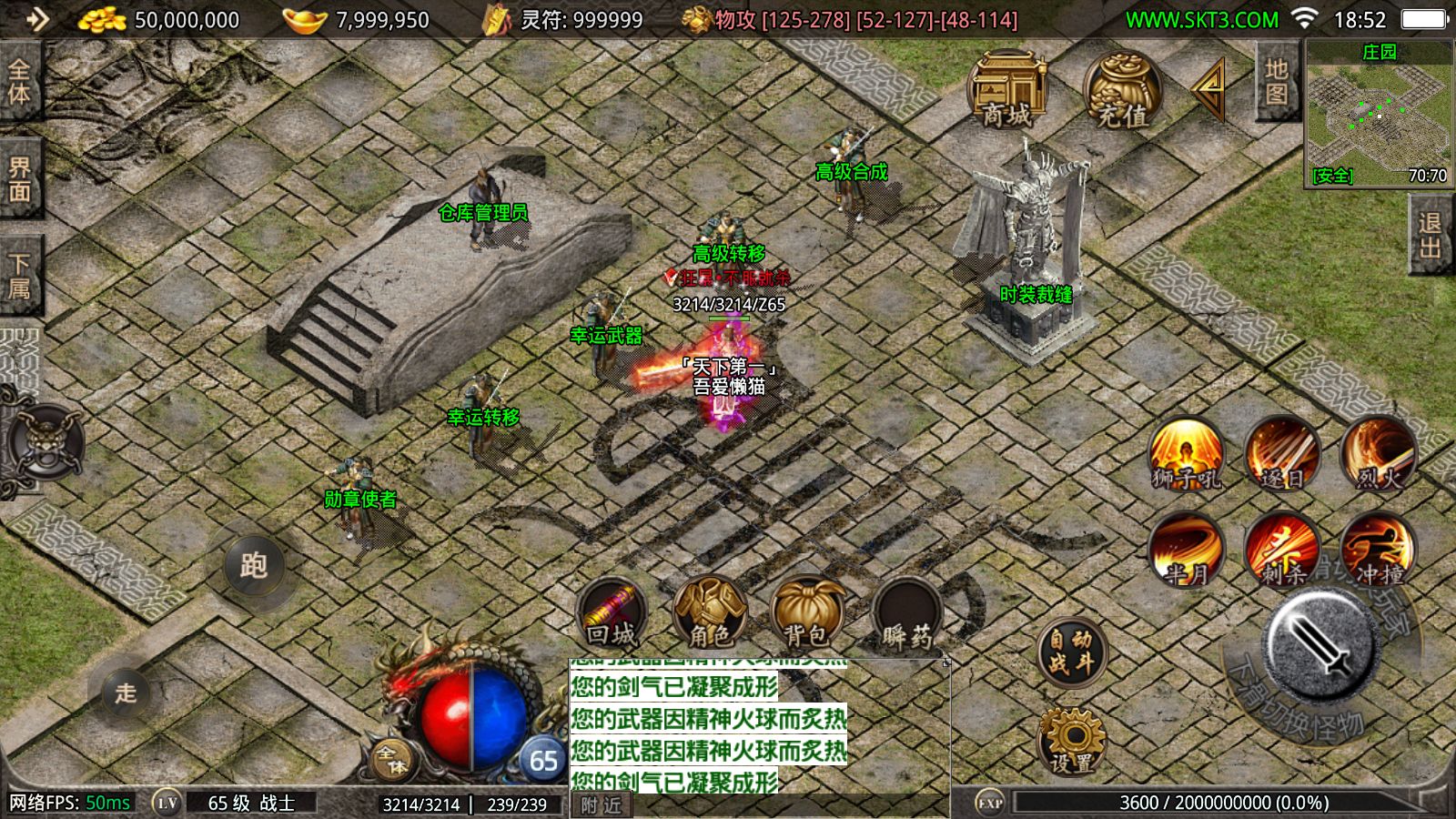Select the 界面 tab

[x=19, y=179]
